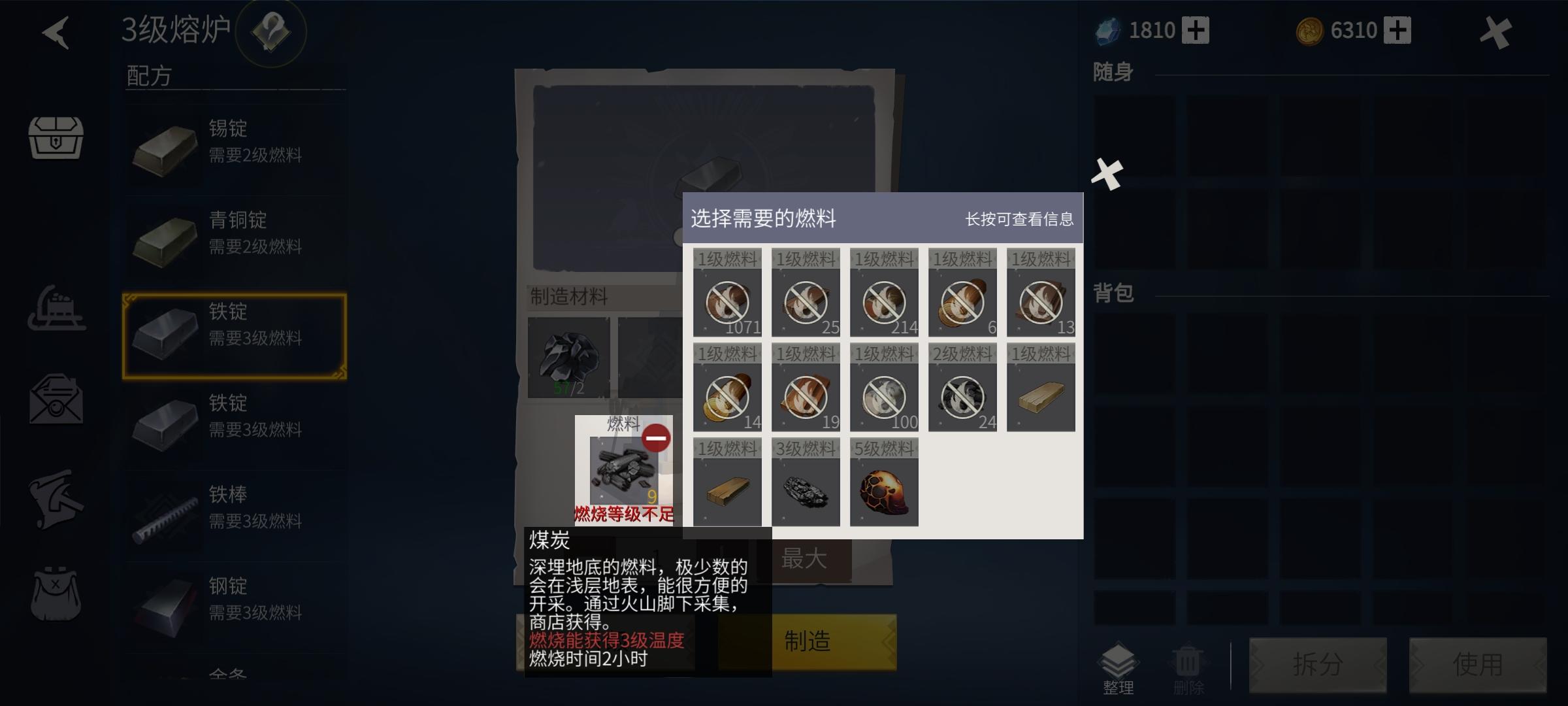Select the coal 3级燃料 fuel item
The width and height of the screenshot is (1568, 706).
point(805,489)
